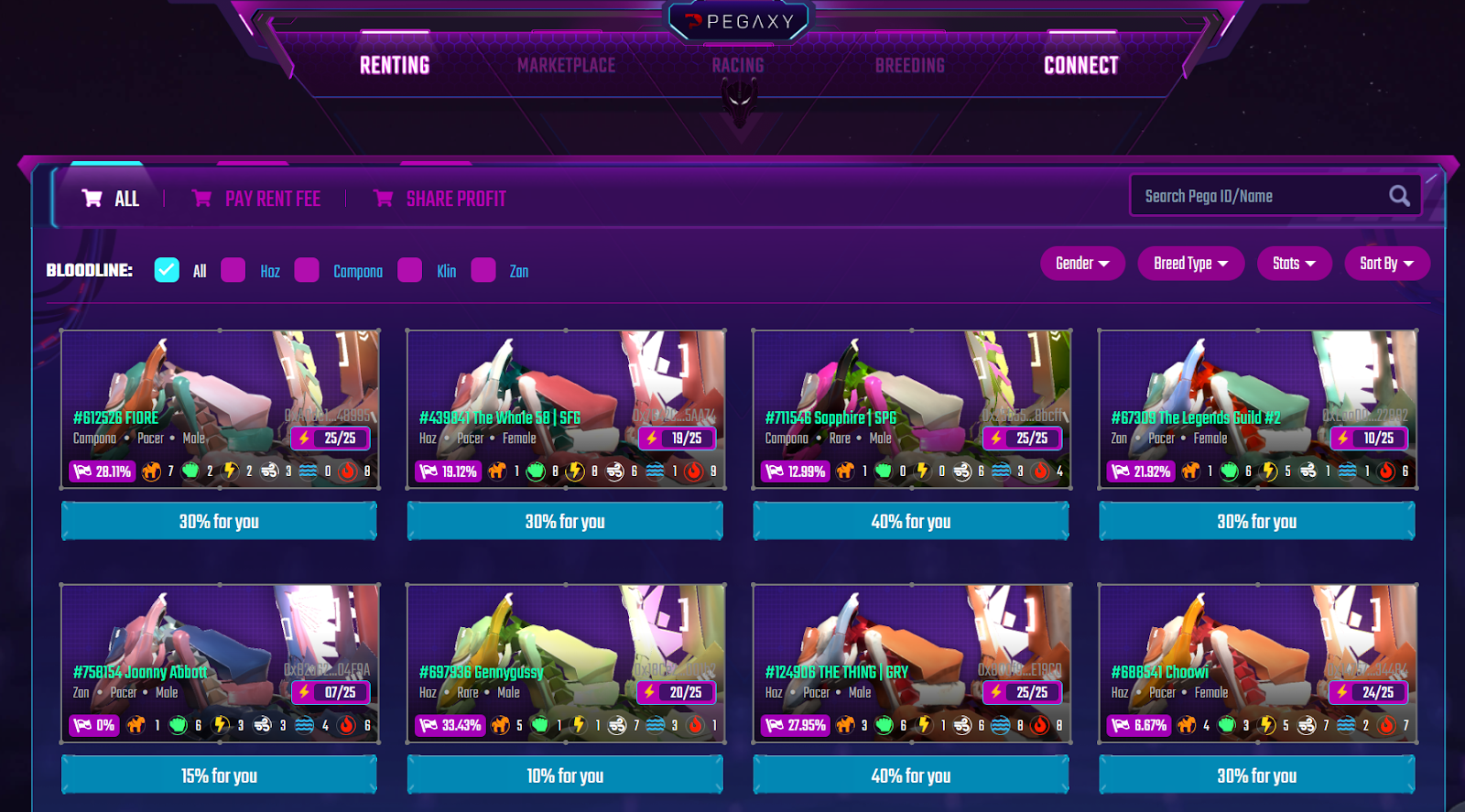Screen dimensions: 1465x812
Task: Uncheck the All bloodline checkbox
Action: [x=166, y=270]
